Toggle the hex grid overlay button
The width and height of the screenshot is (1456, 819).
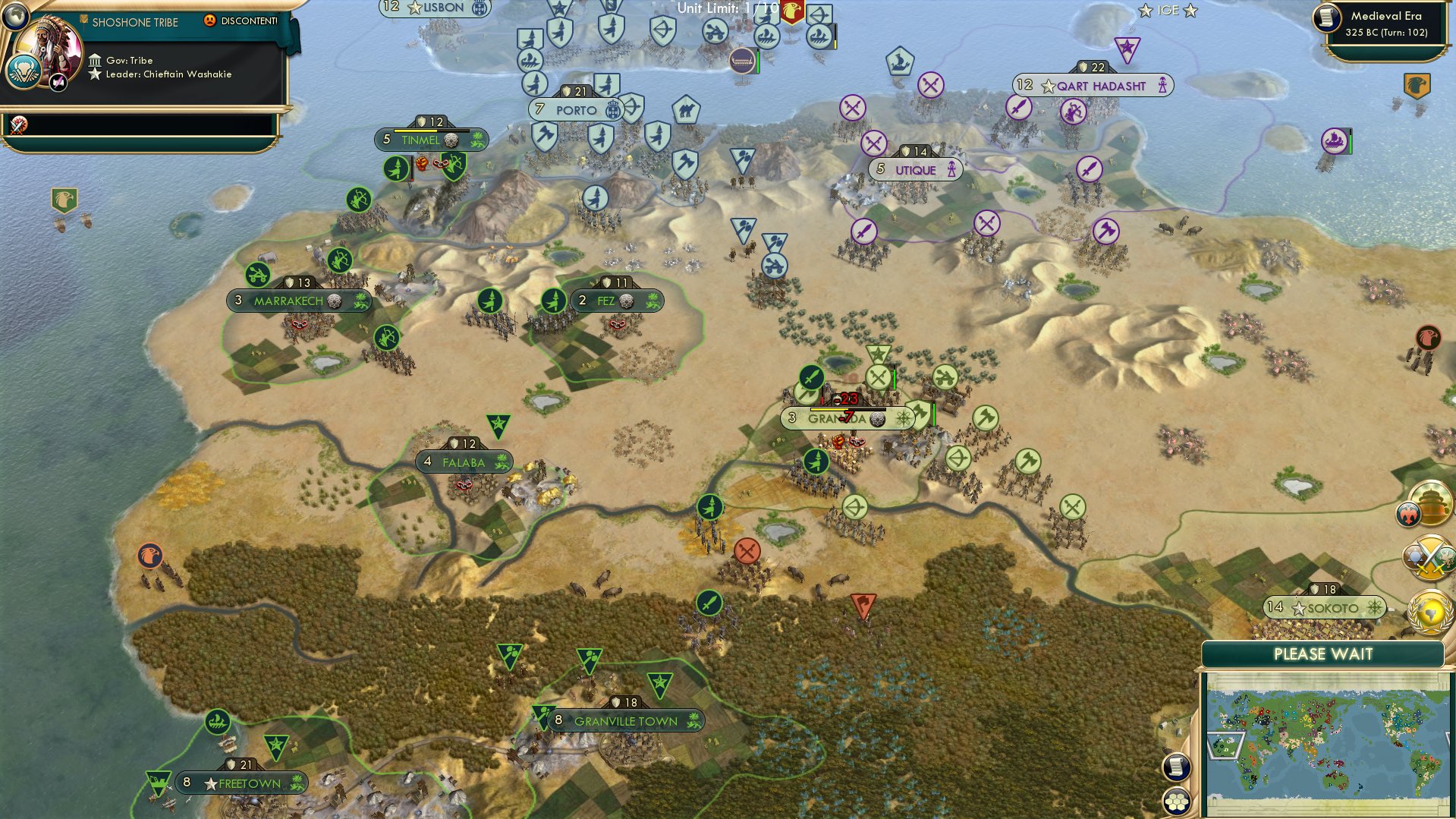tap(1175, 798)
